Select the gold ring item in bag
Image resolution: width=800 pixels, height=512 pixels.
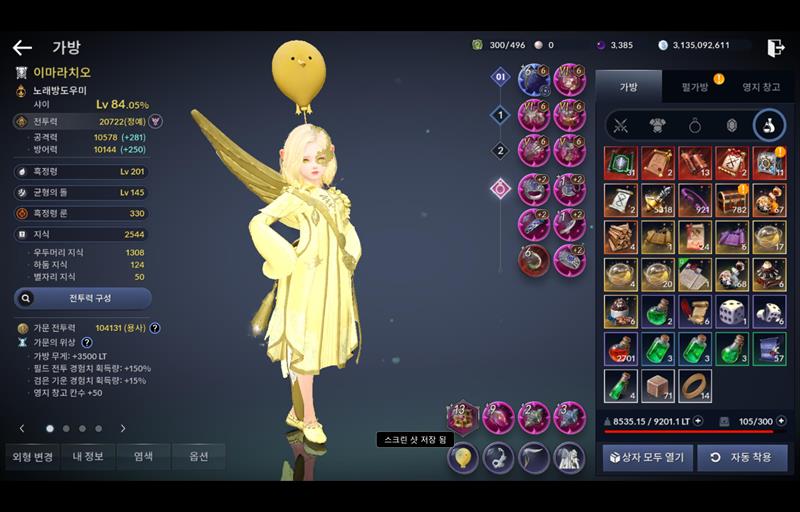tap(695, 386)
